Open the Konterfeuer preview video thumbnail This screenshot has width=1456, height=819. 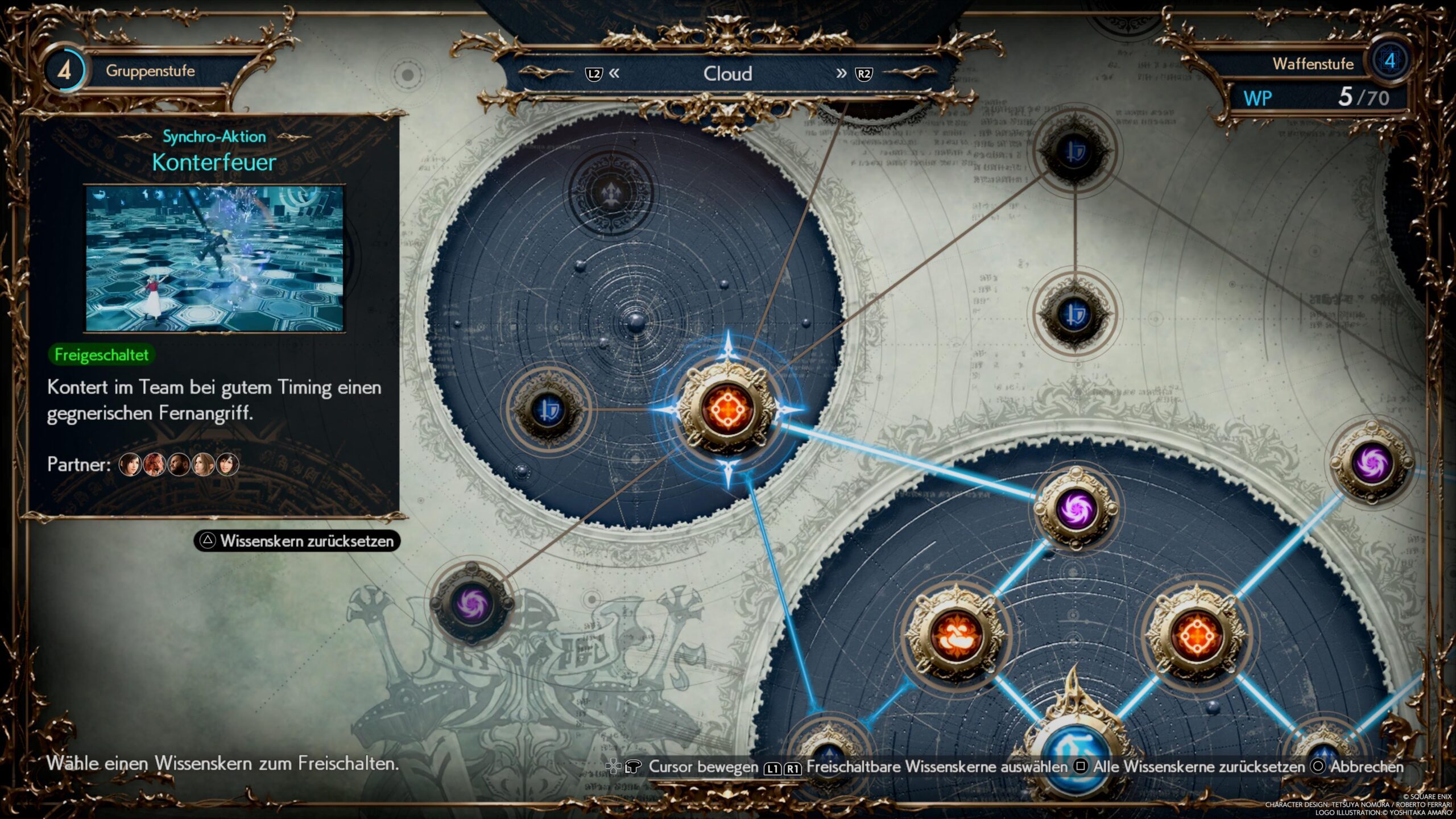pos(214,258)
